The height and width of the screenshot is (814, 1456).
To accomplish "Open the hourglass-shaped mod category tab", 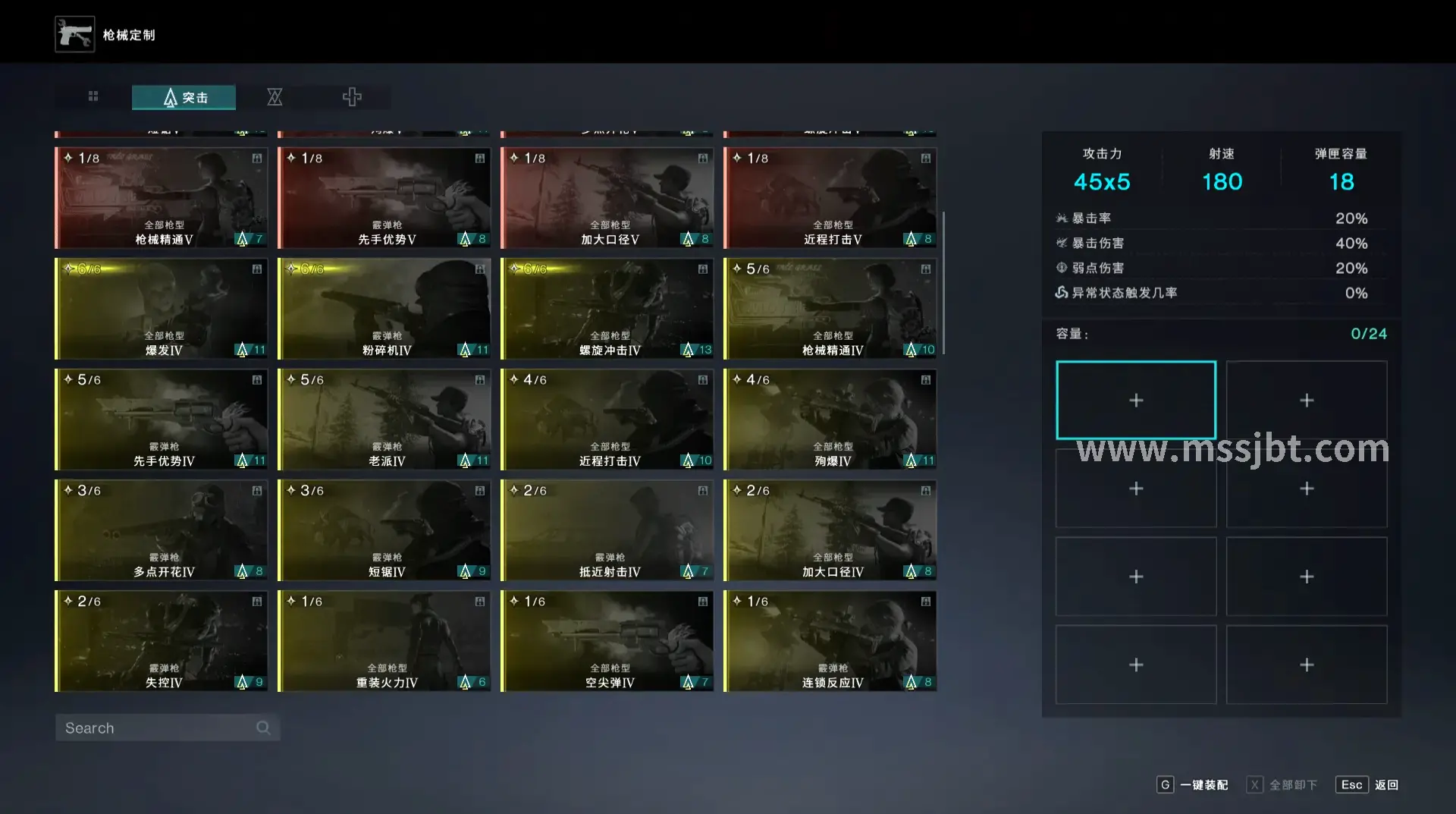I will point(275,97).
